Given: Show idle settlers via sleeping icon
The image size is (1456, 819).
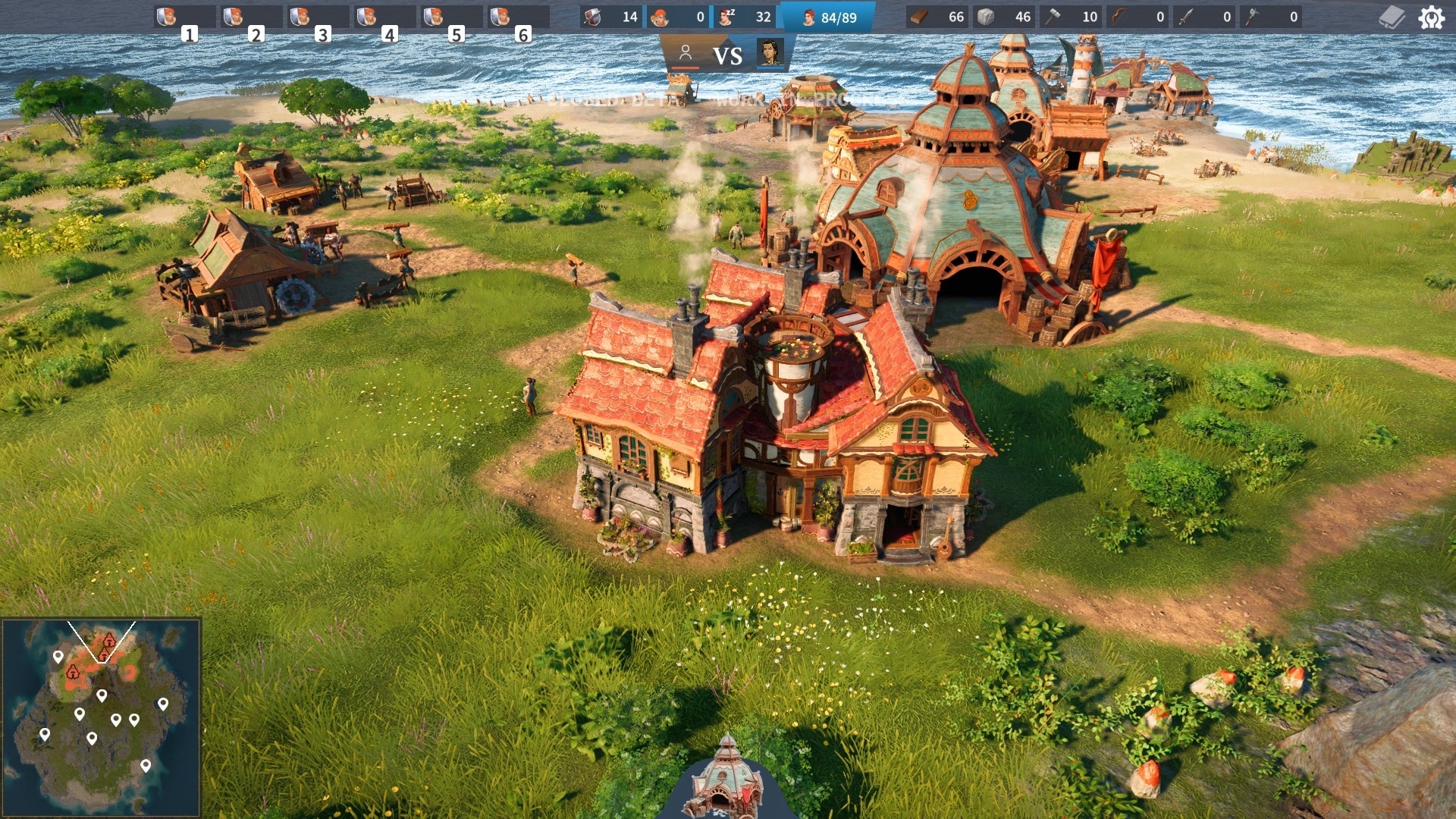Looking at the screenshot, I should tap(745, 17).
